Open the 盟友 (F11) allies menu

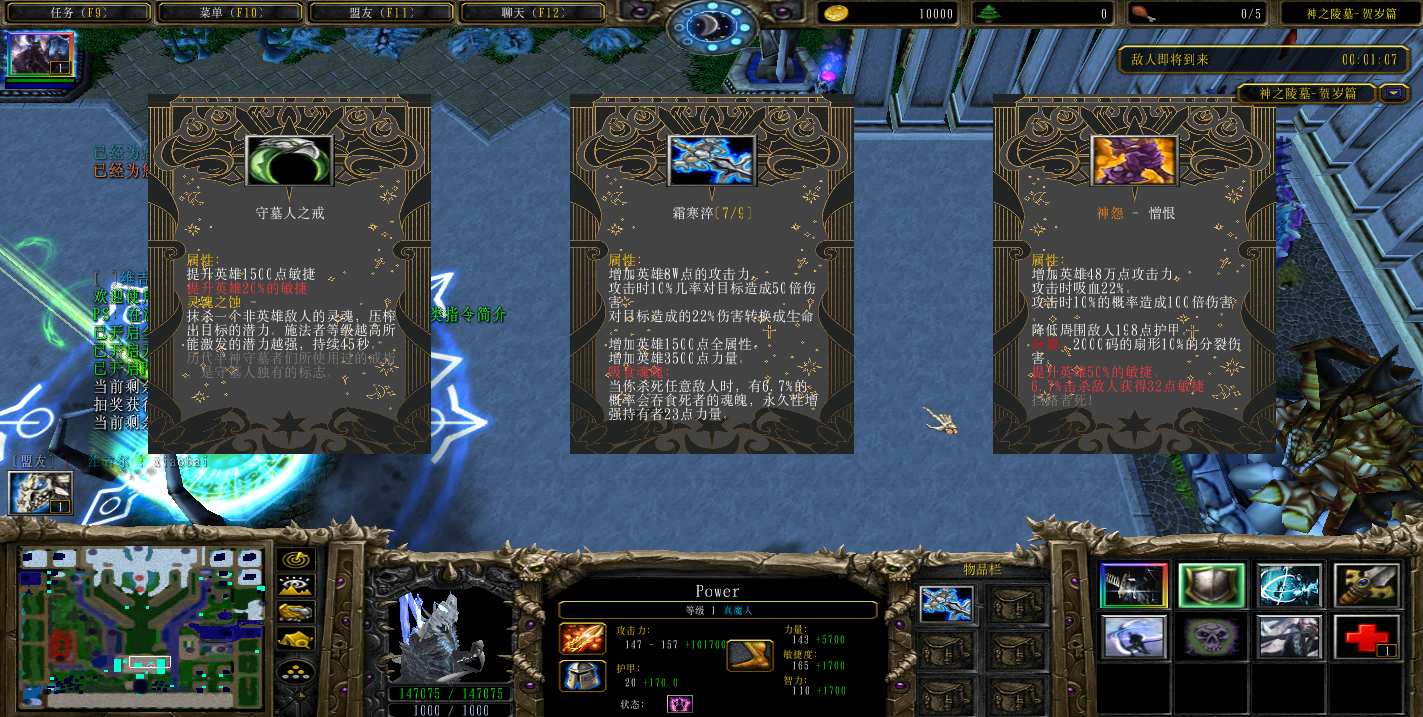coord(383,13)
